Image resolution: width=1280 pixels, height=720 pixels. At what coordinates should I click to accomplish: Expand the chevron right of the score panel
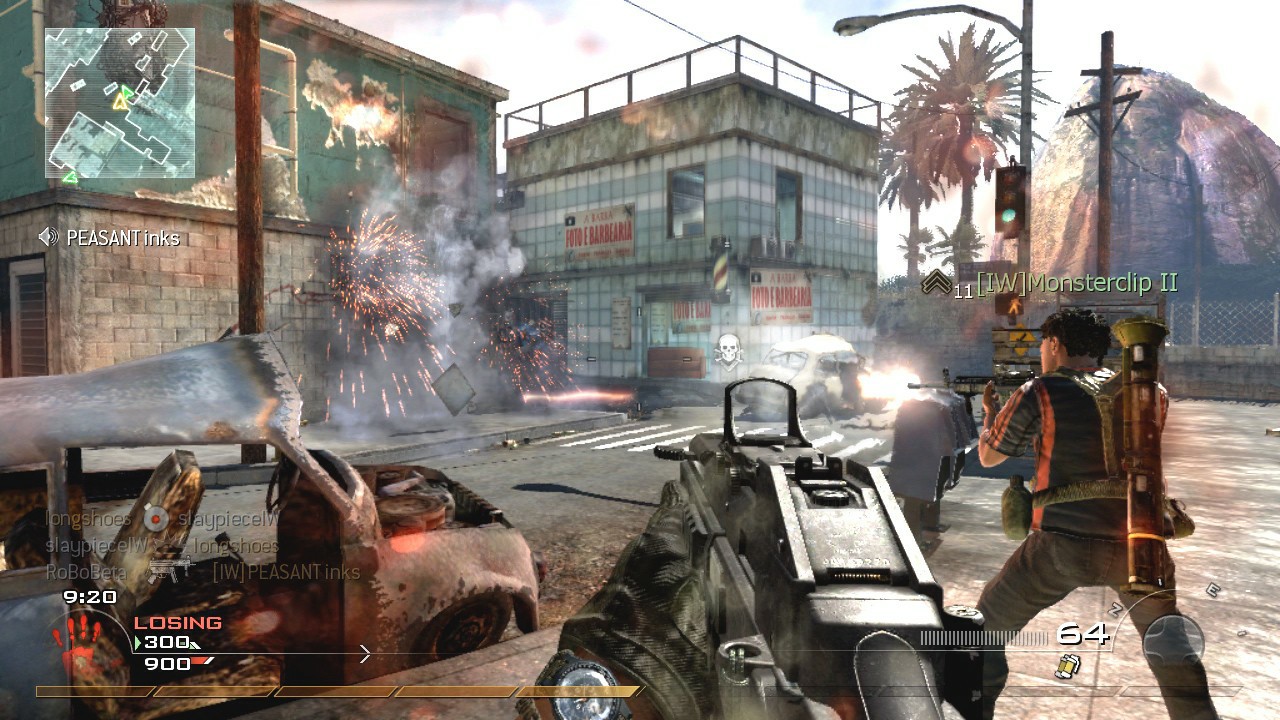click(364, 655)
